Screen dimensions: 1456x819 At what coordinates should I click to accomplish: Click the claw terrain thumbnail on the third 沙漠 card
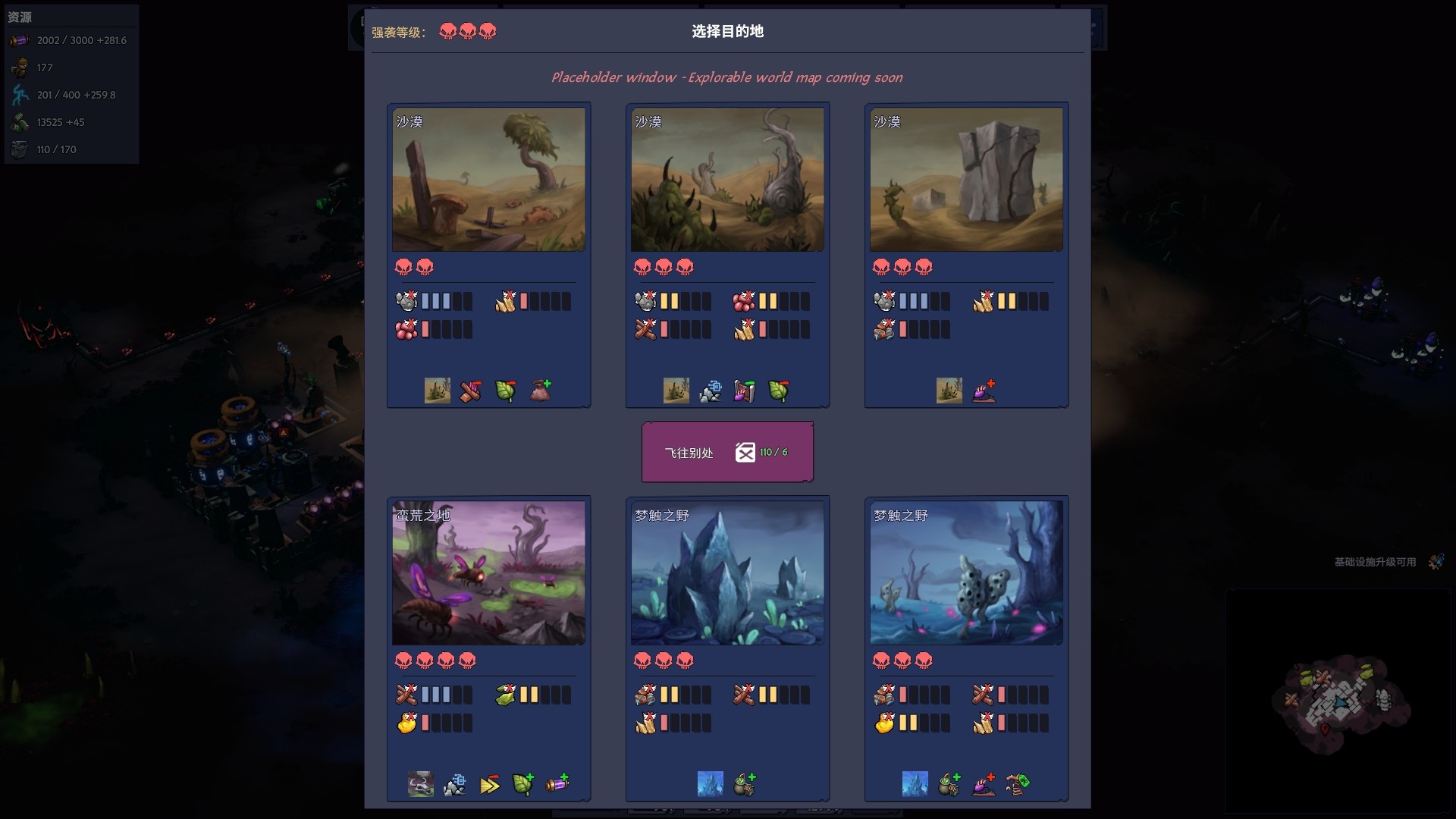[949, 390]
